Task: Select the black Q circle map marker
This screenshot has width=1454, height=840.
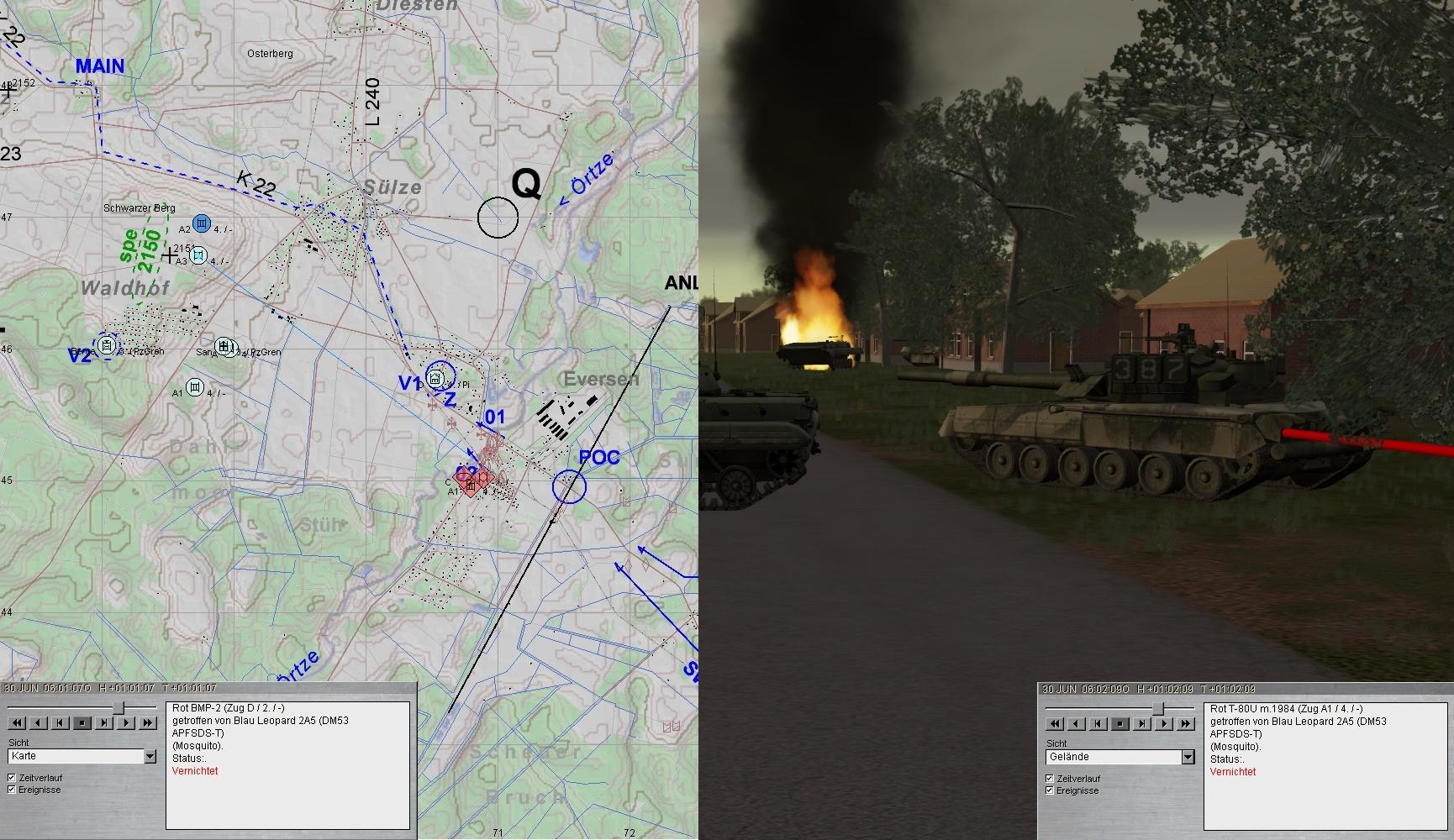Action: [x=498, y=218]
